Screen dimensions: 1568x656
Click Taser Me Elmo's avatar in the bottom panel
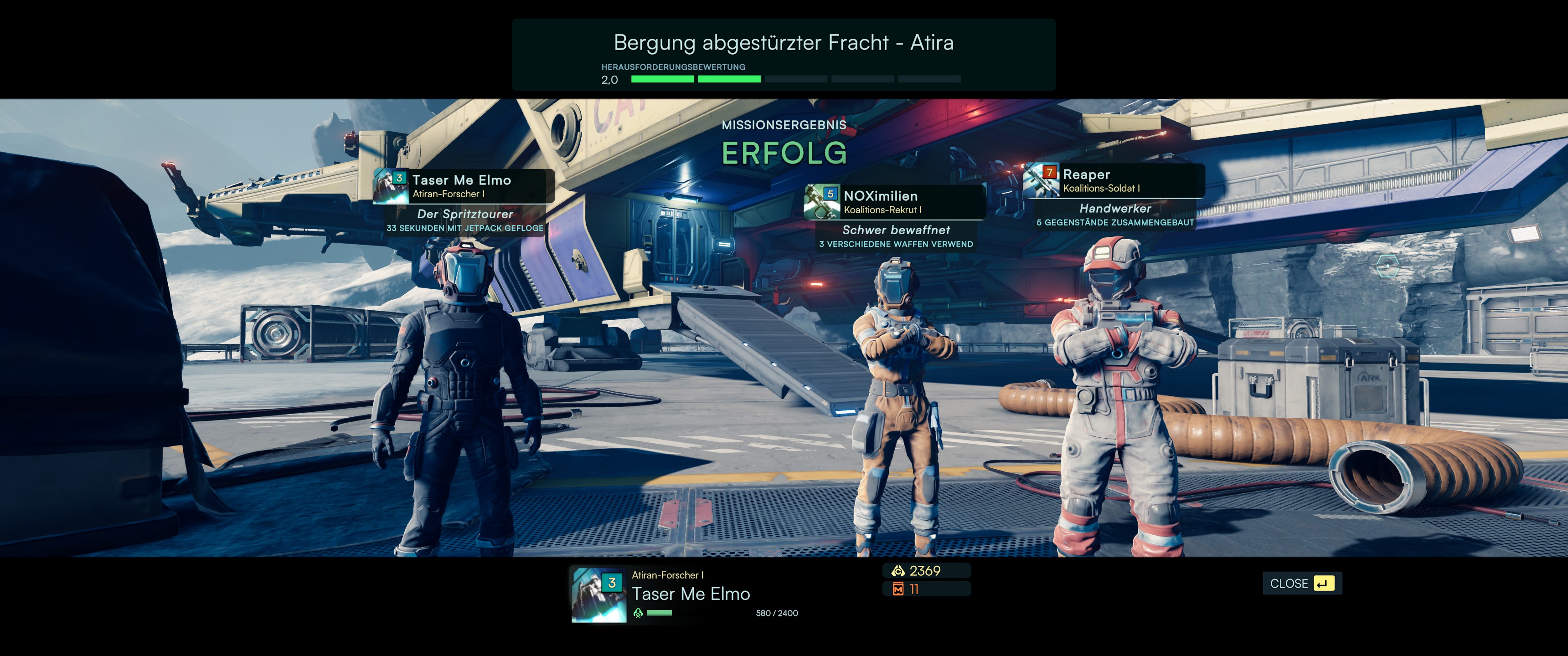pos(598,594)
